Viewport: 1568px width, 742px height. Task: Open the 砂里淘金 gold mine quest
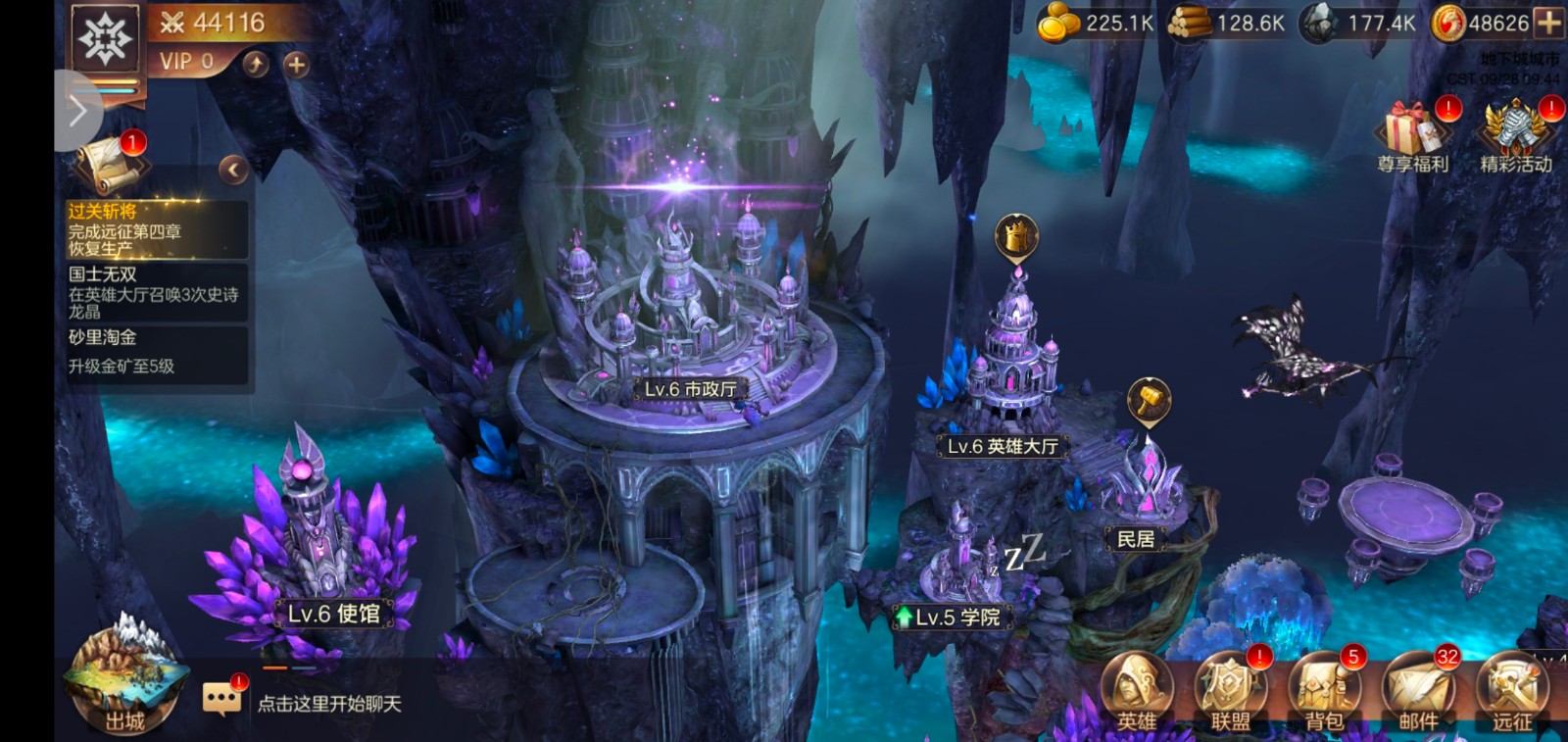pyautogui.click(x=155, y=352)
